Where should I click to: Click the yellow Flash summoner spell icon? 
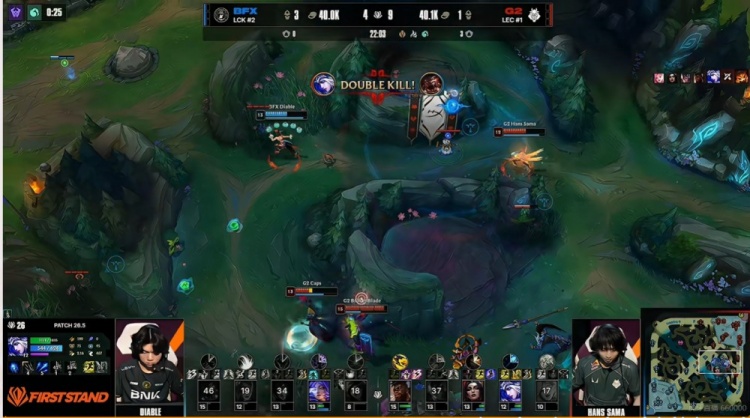[x=89, y=367]
